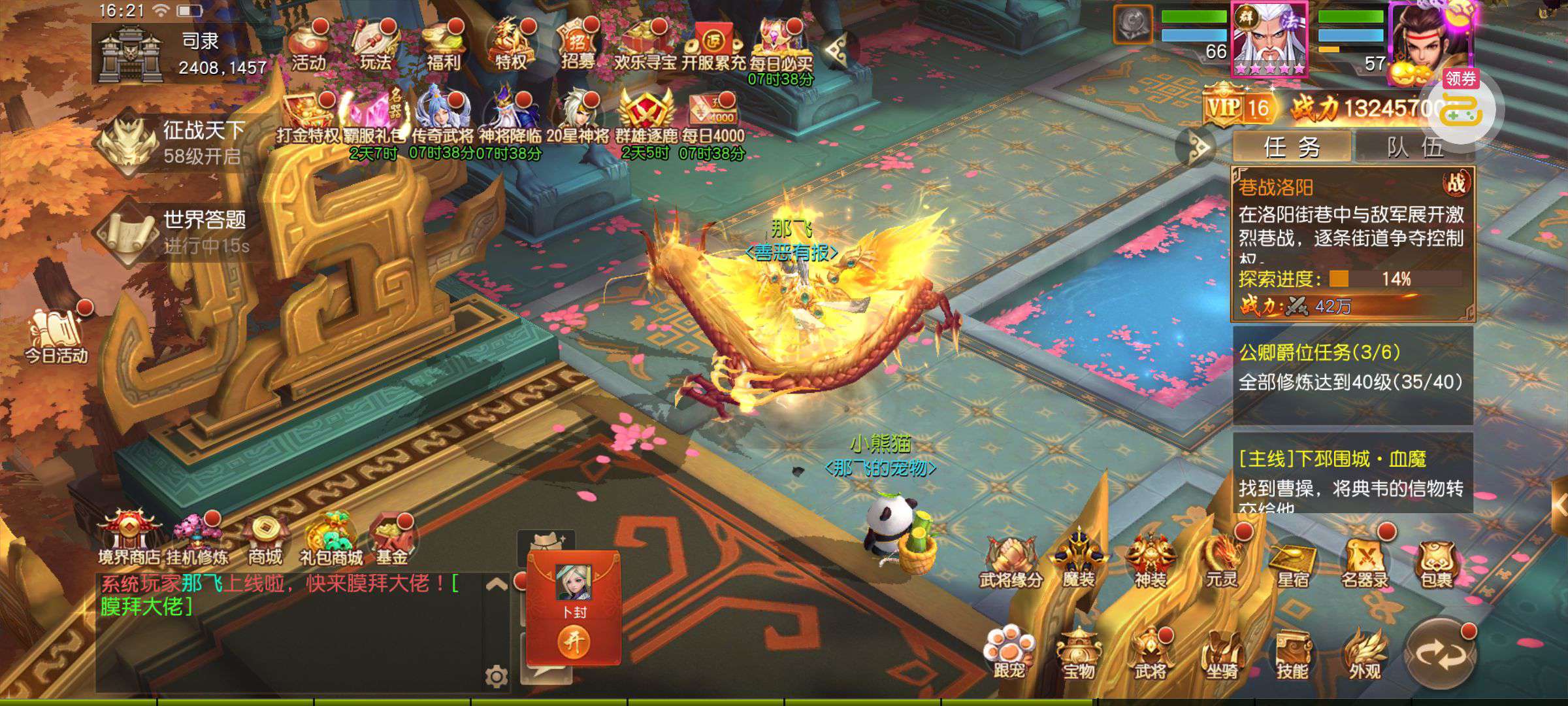Open the 跟宠 pet menu
The image size is (1568, 706).
(1008, 654)
